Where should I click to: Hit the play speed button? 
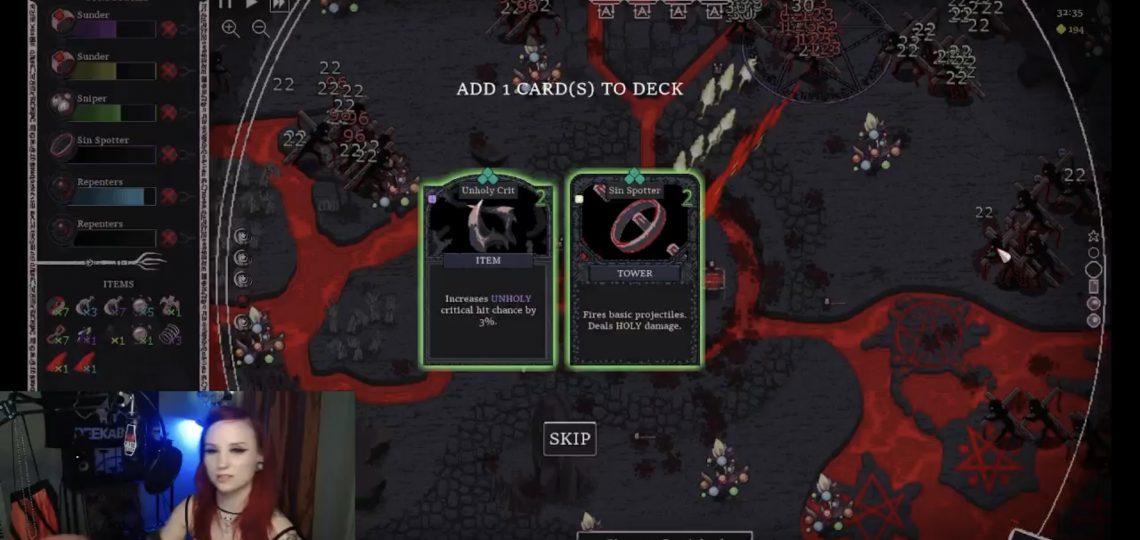pyautogui.click(x=251, y=4)
